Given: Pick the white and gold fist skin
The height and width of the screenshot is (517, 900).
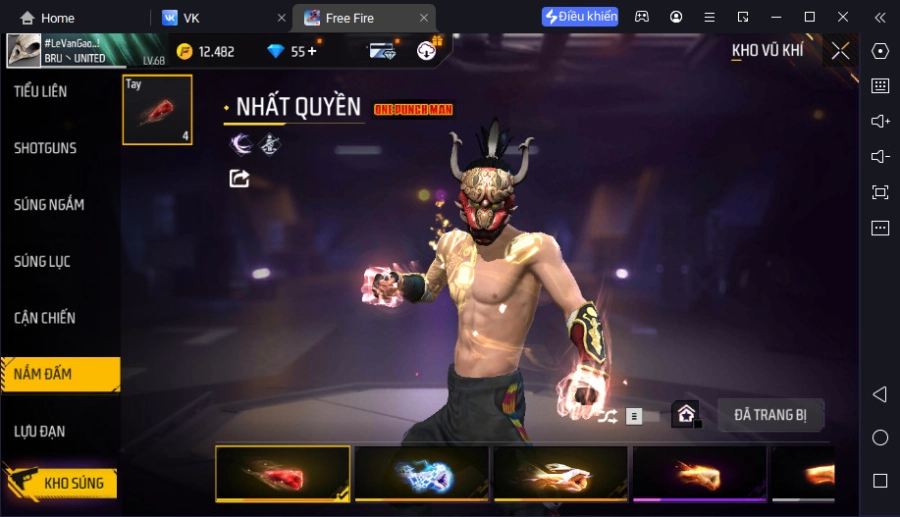Looking at the screenshot, I should [x=560, y=473].
